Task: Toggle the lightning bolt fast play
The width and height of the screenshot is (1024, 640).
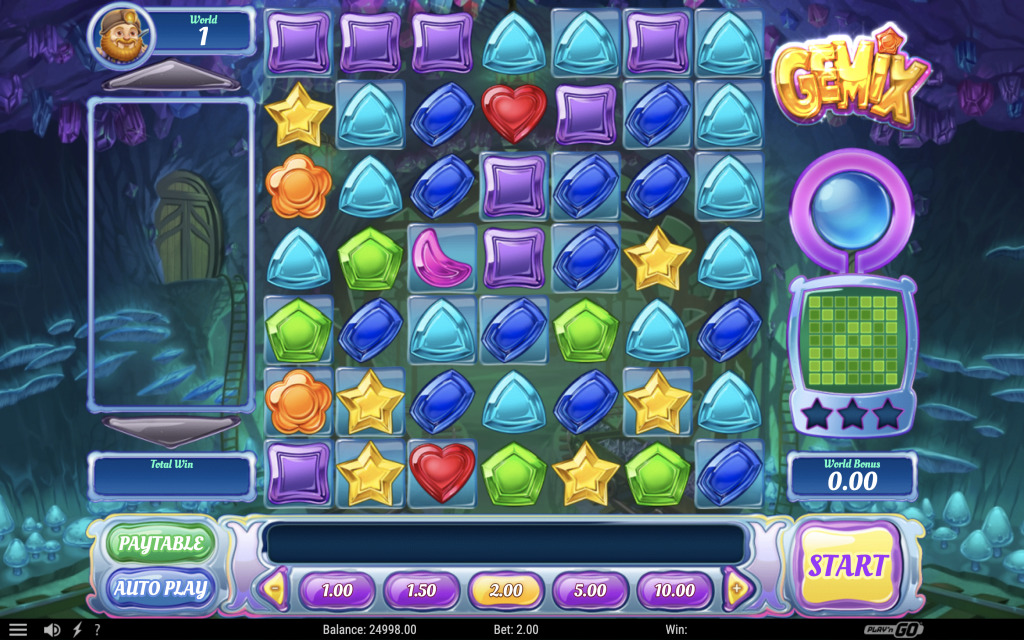Action: (x=77, y=630)
